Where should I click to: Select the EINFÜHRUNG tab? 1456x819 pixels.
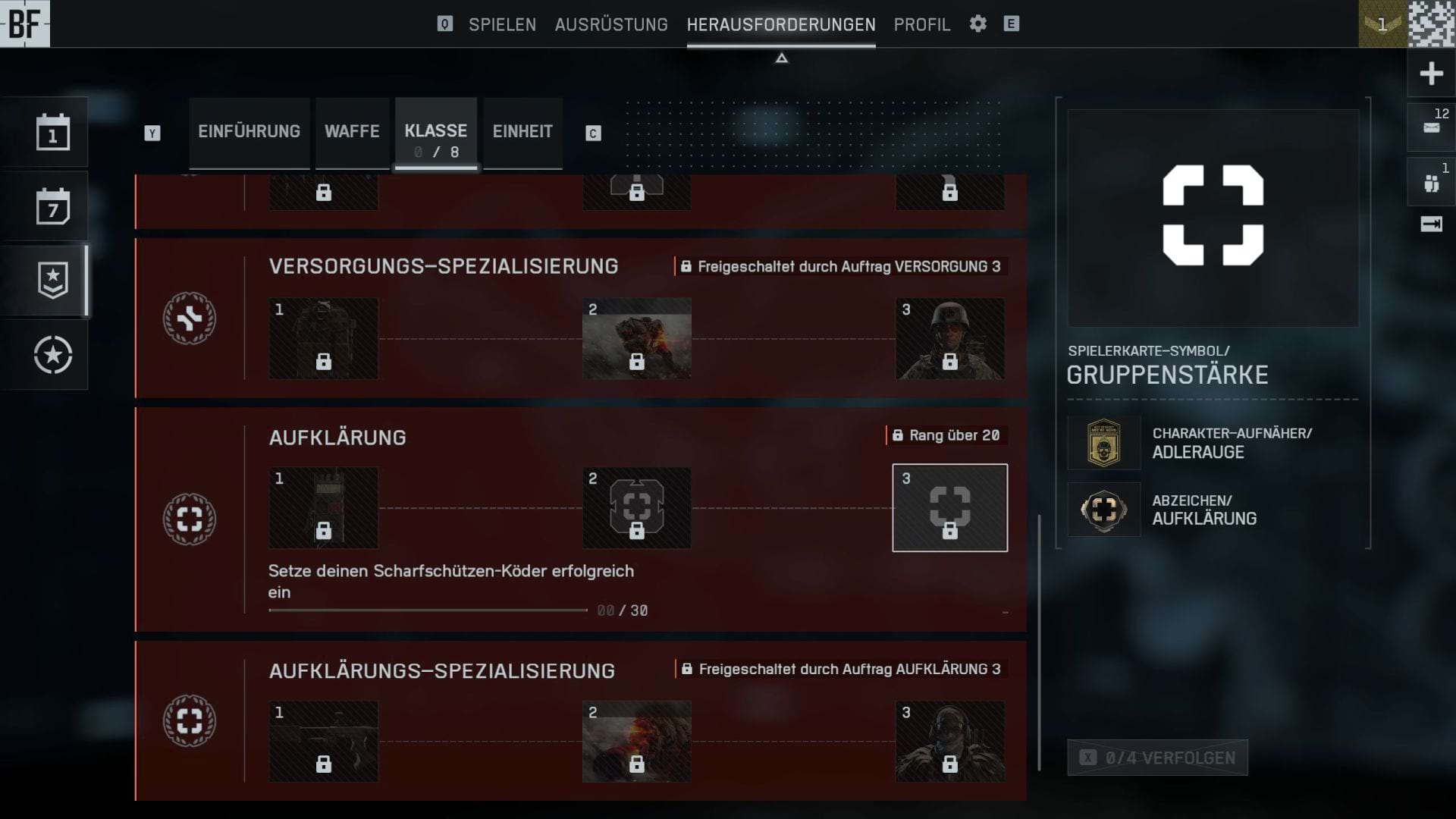coord(249,132)
